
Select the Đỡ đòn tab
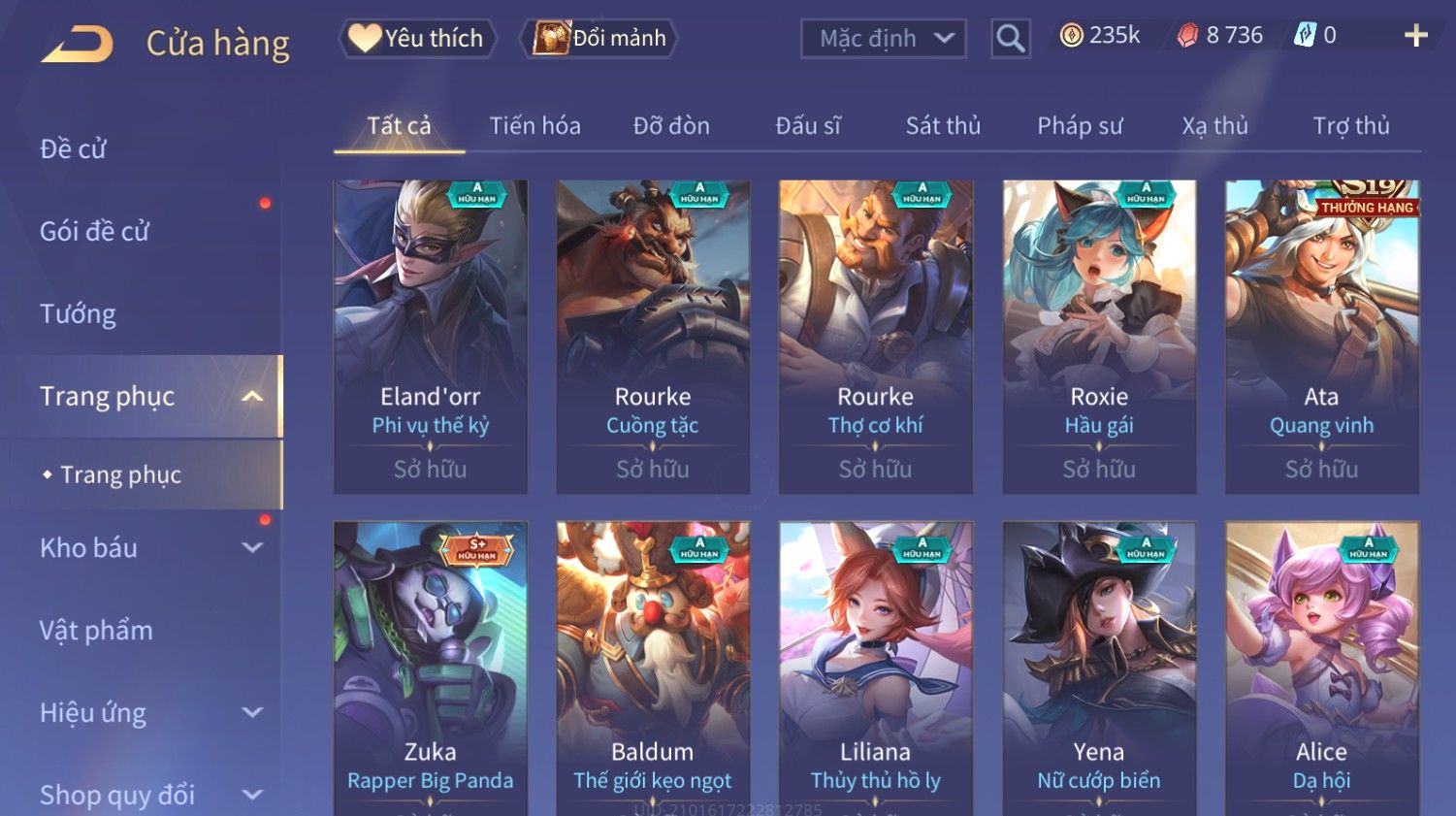pos(671,126)
